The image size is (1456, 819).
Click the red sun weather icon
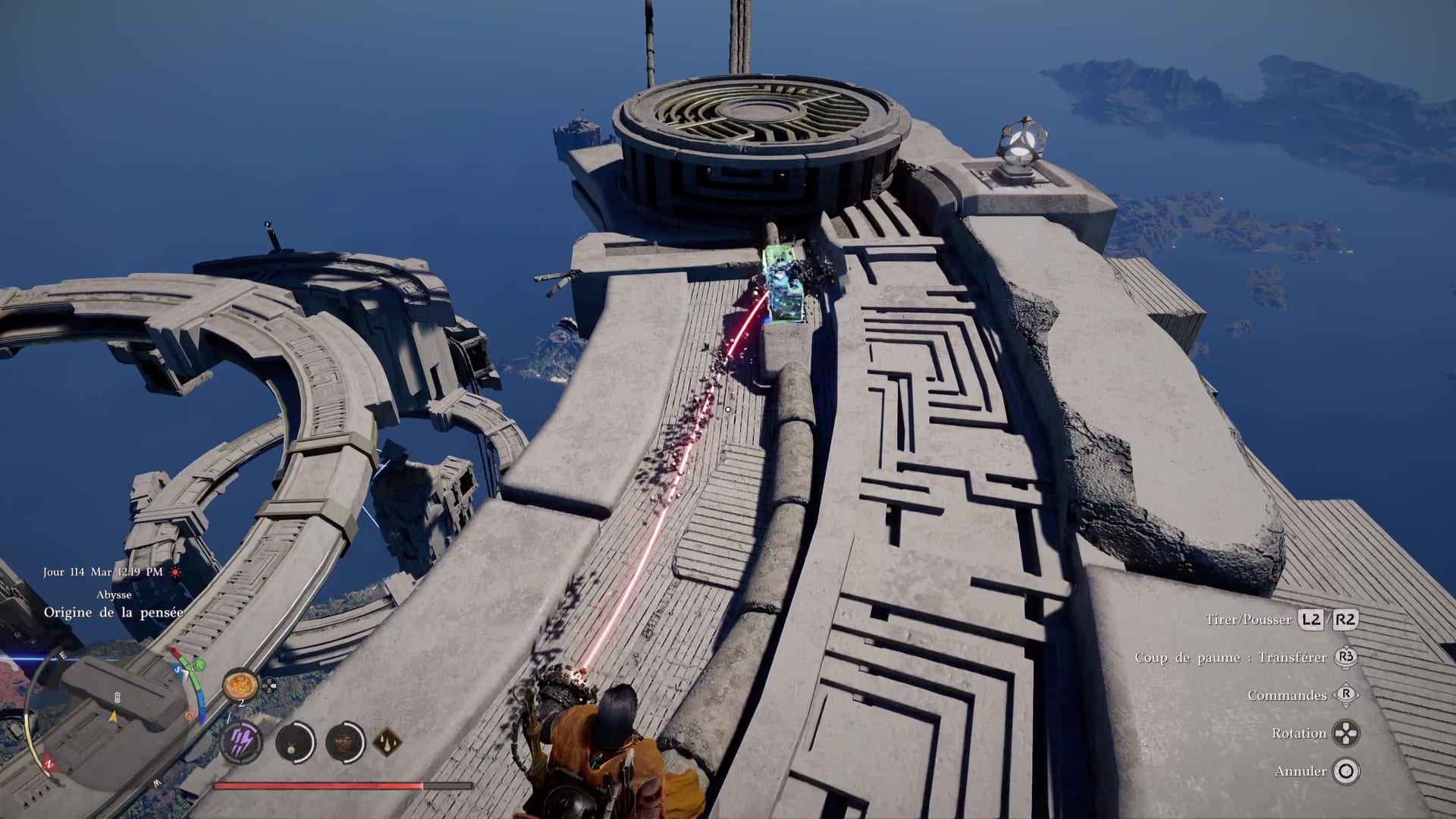point(176,573)
